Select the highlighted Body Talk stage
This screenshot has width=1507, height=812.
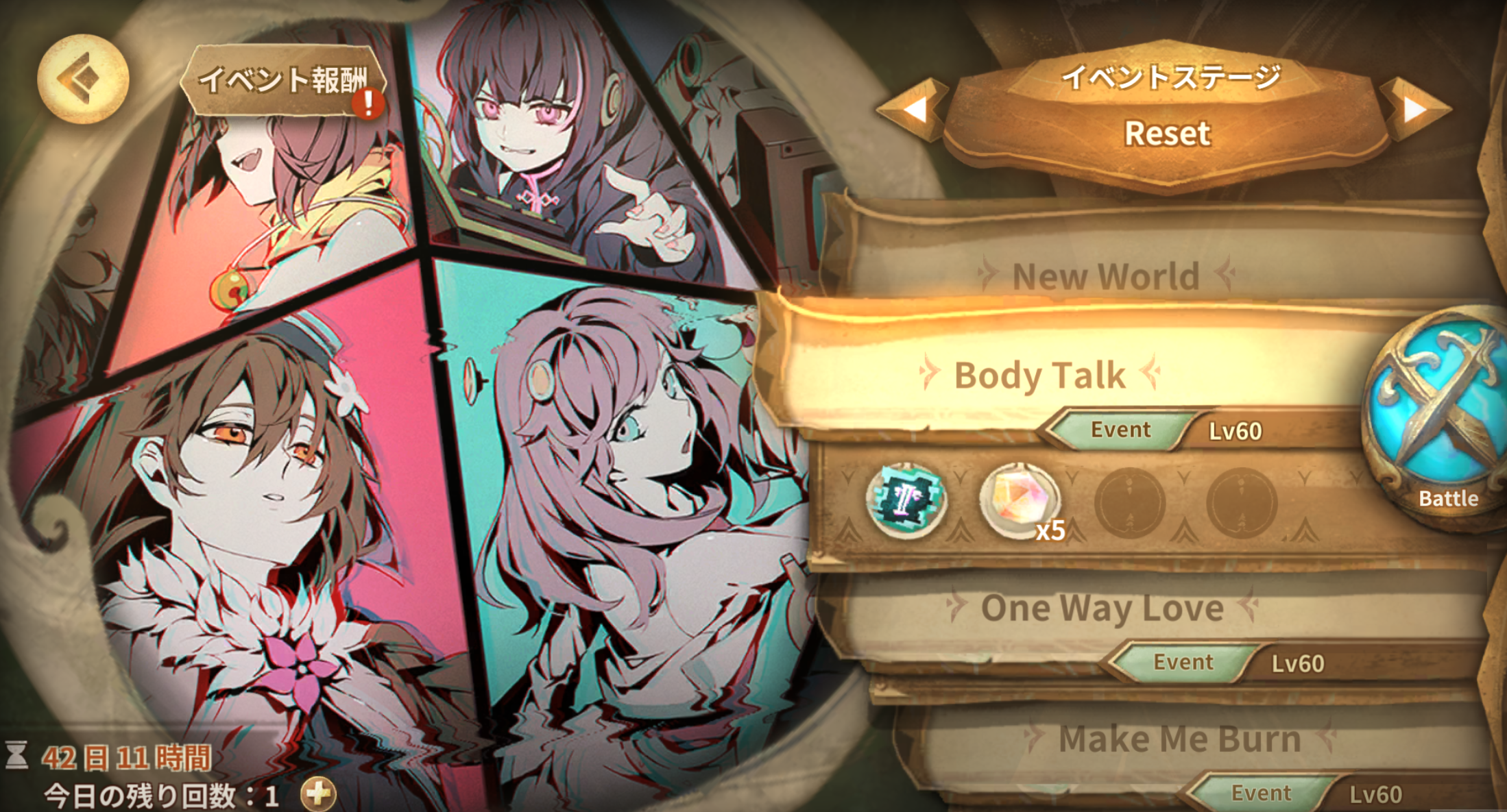(1039, 376)
